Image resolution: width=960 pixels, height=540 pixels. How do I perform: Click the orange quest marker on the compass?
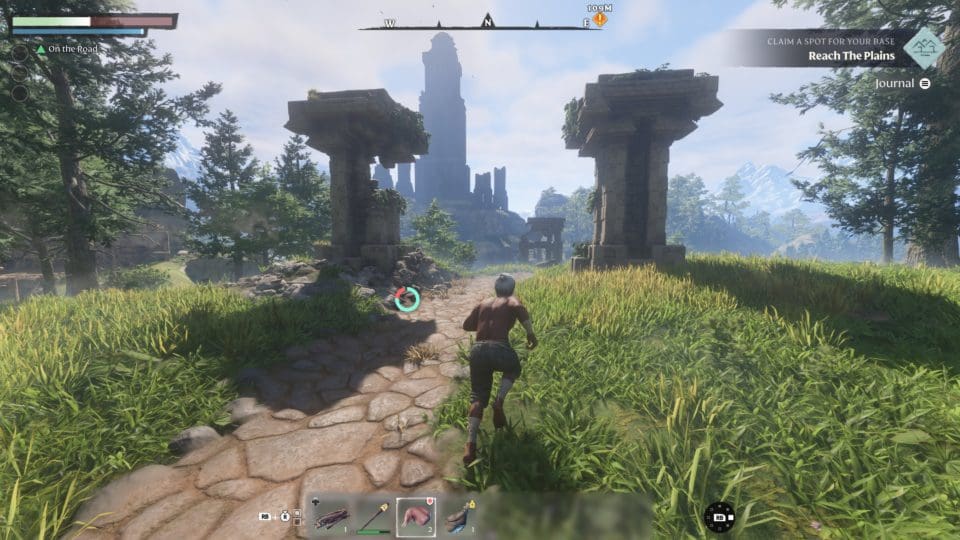click(x=599, y=19)
